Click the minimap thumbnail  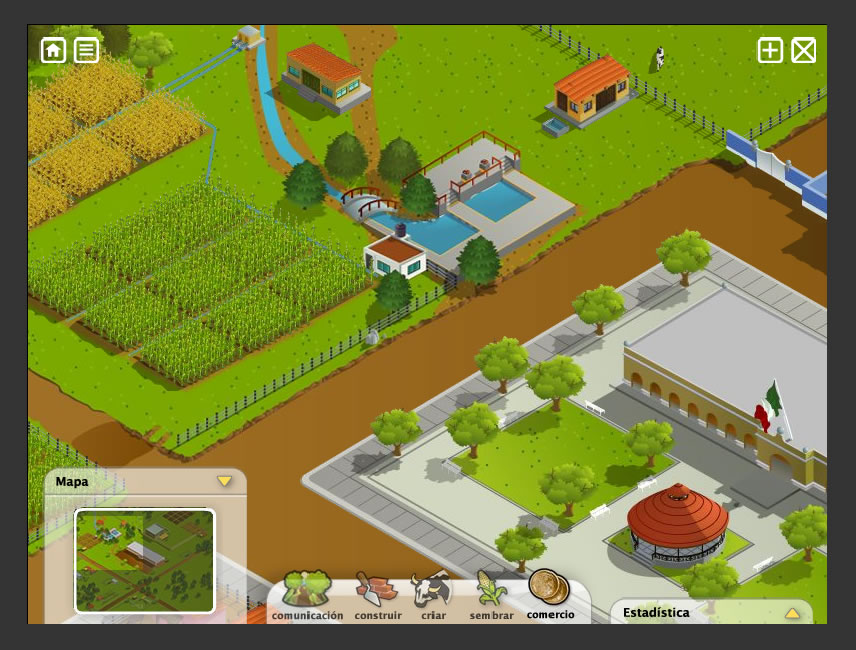coord(145,560)
